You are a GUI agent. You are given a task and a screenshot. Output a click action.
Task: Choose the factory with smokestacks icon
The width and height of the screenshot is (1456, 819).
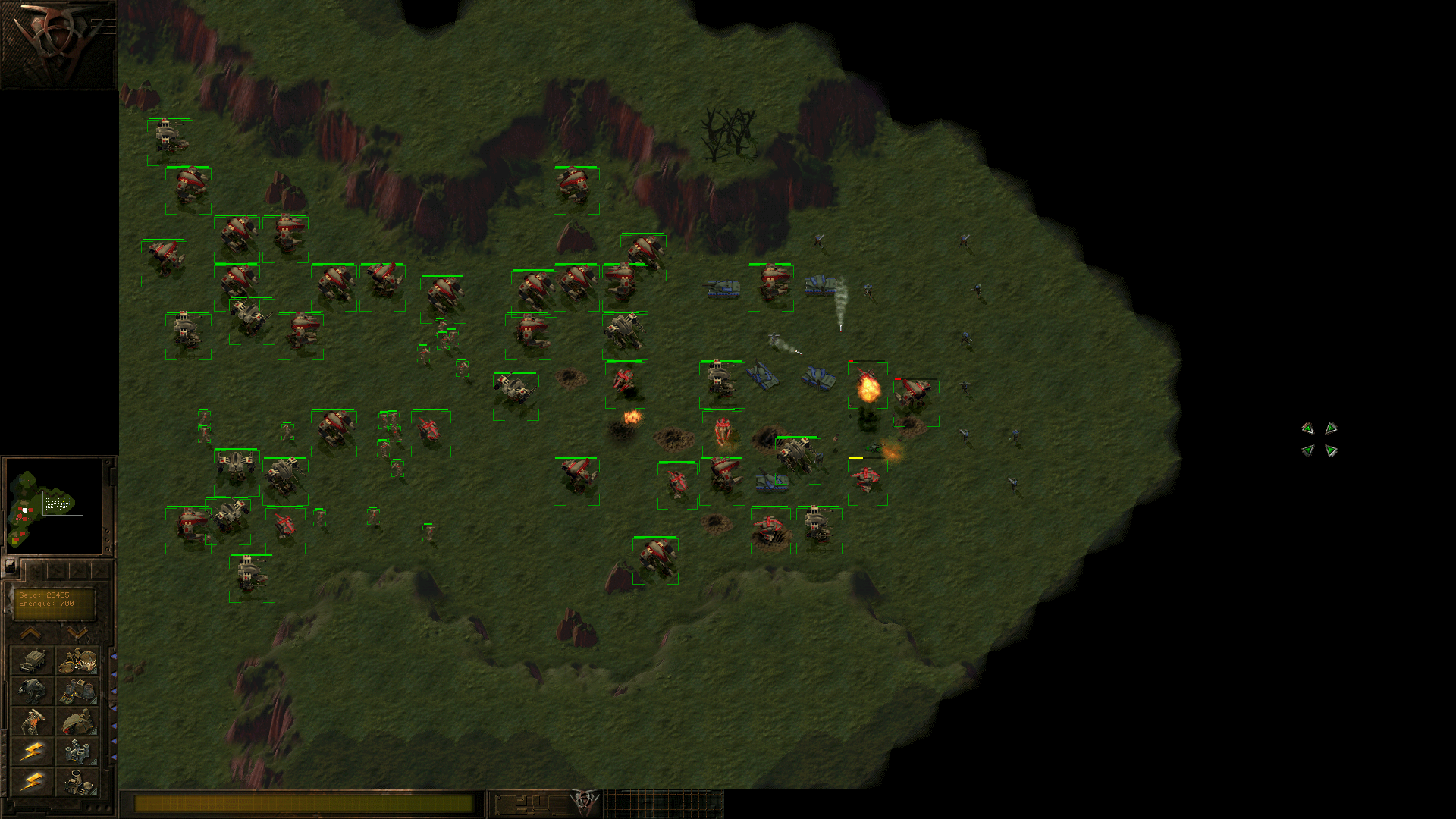(x=77, y=692)
